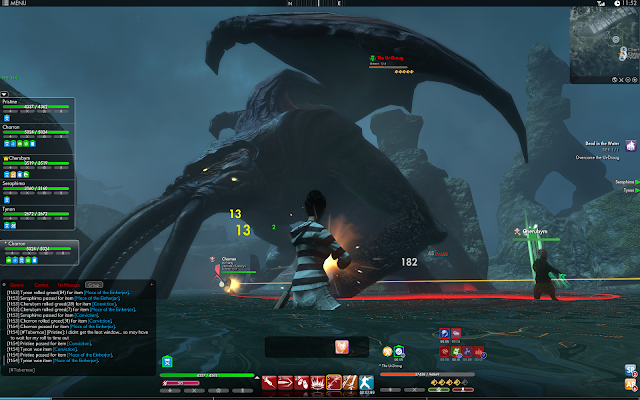Image resolution: width=640 pixels, height=400 pixels.
Task: Switch to the Combat chat tab
Action: coord(42,285)
